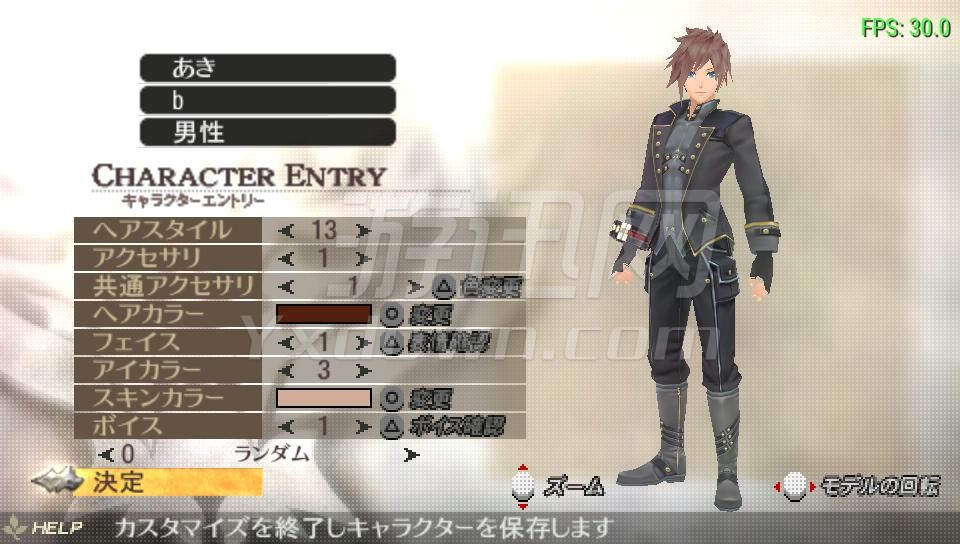Choose the 男性 gender field

pos(267,132)
